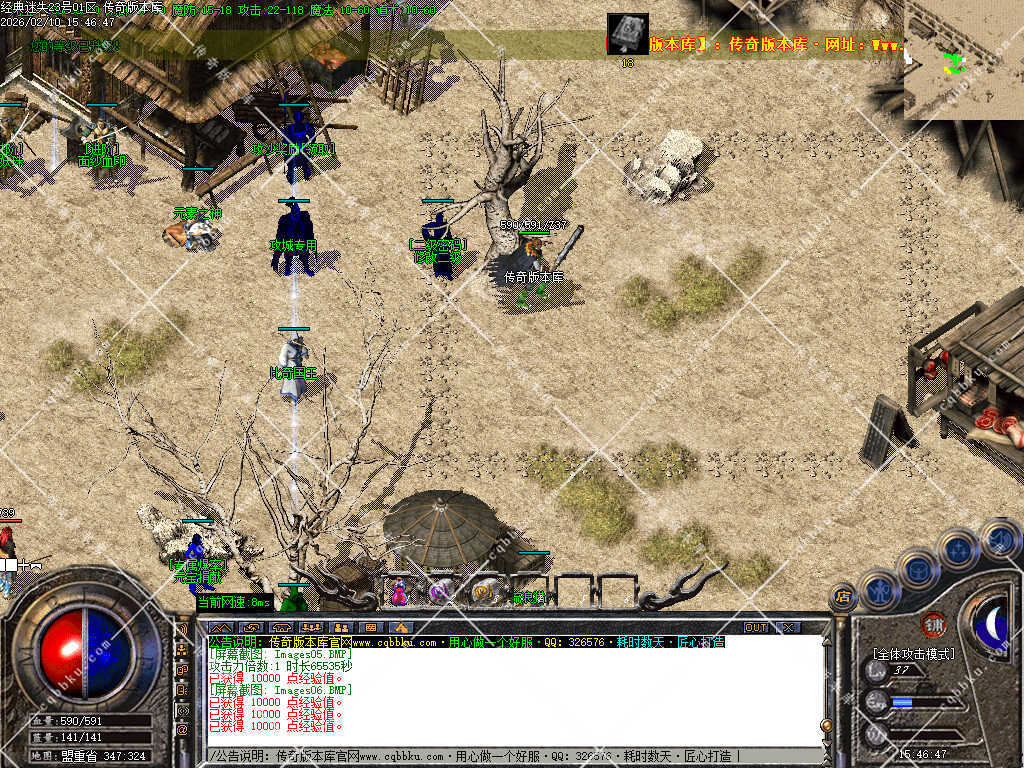
Task: Select the @ chat channel button
Action: tap(182, 730)
